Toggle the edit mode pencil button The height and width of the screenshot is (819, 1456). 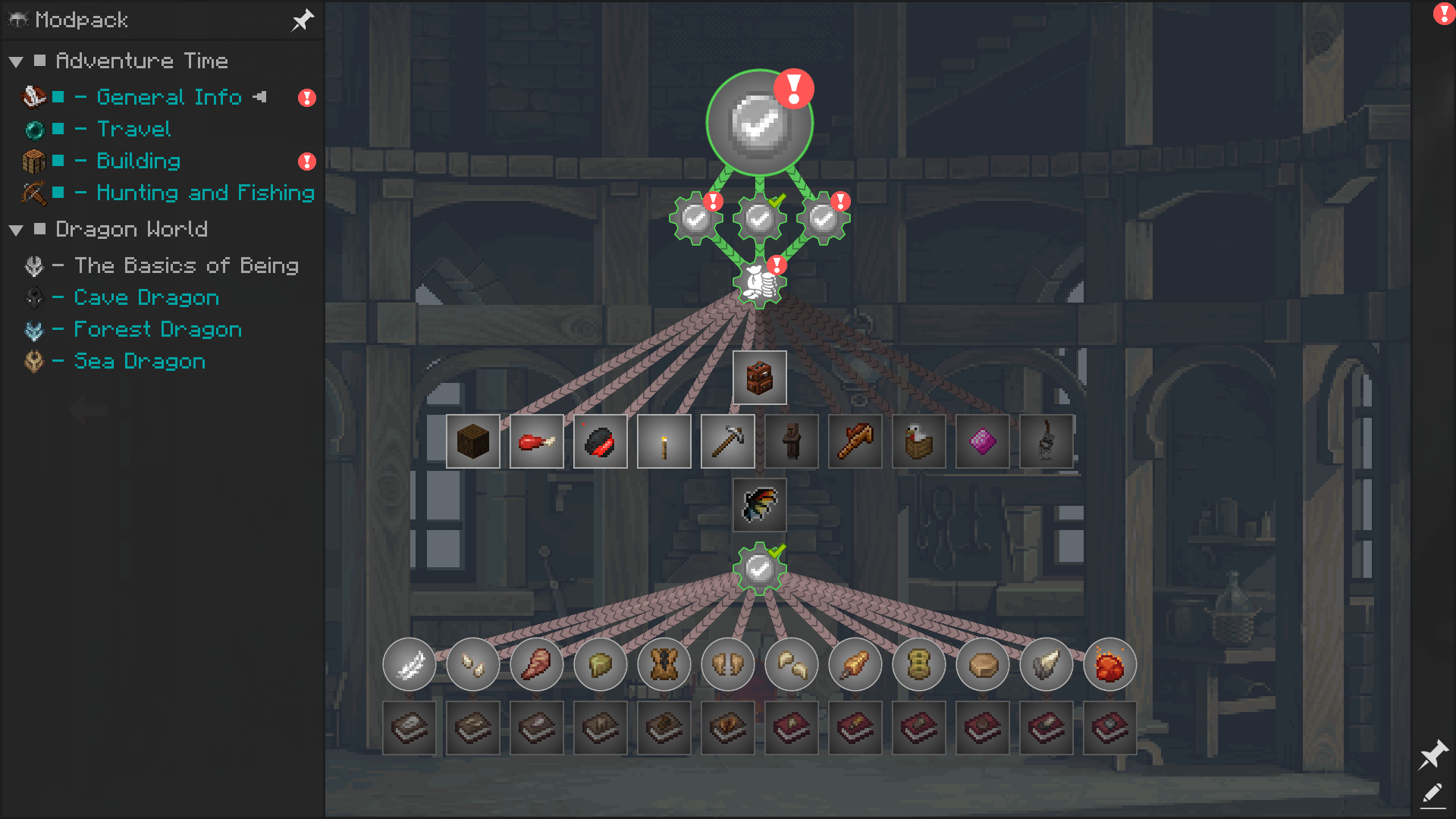1432,794
